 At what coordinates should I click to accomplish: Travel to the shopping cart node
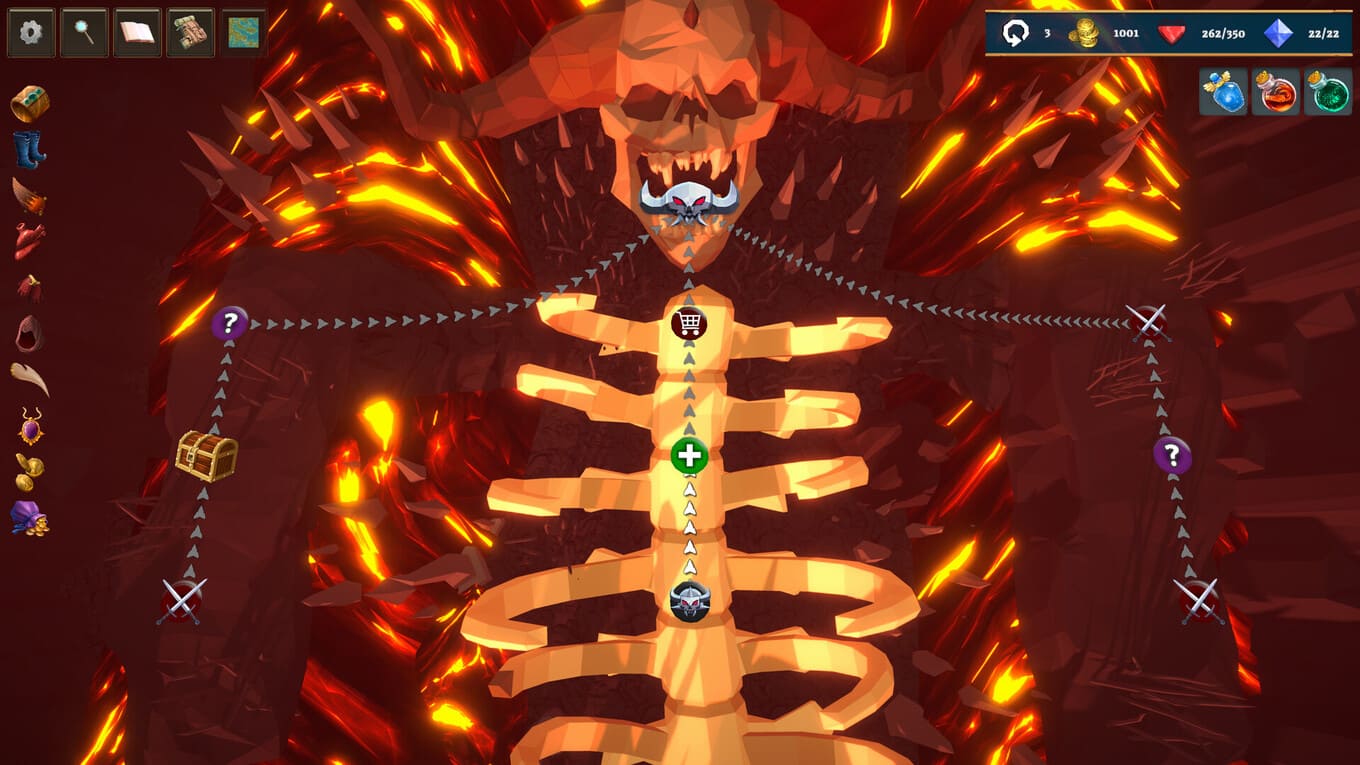[x=689, y=323]
